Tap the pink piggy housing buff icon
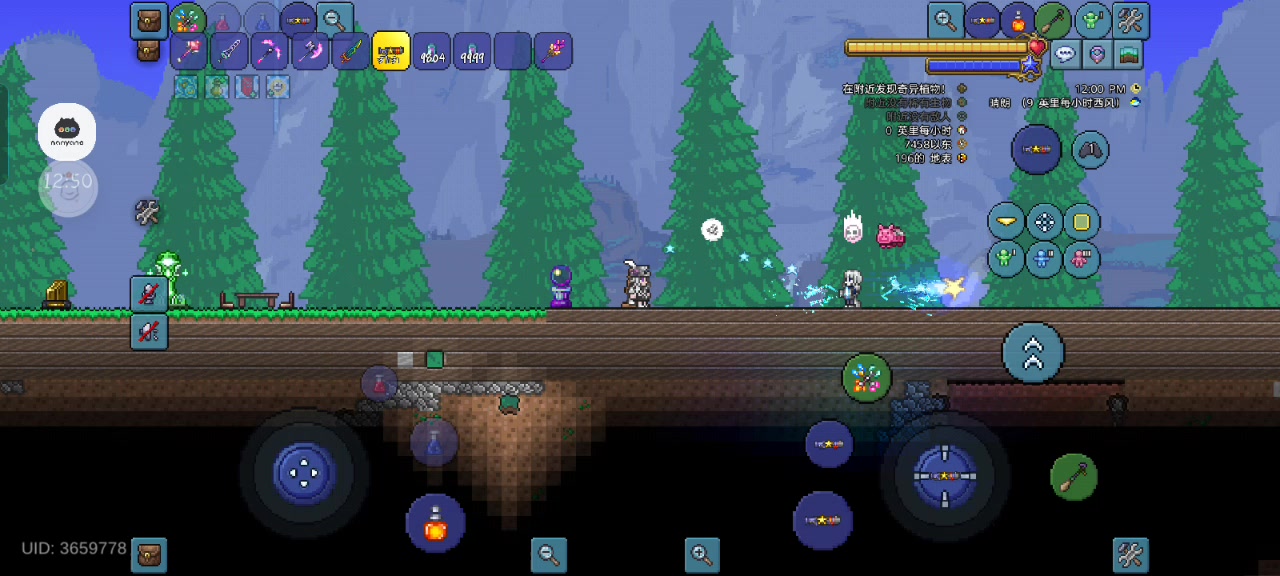The height and width of the screenshot is (576, 1280). 1081,260
